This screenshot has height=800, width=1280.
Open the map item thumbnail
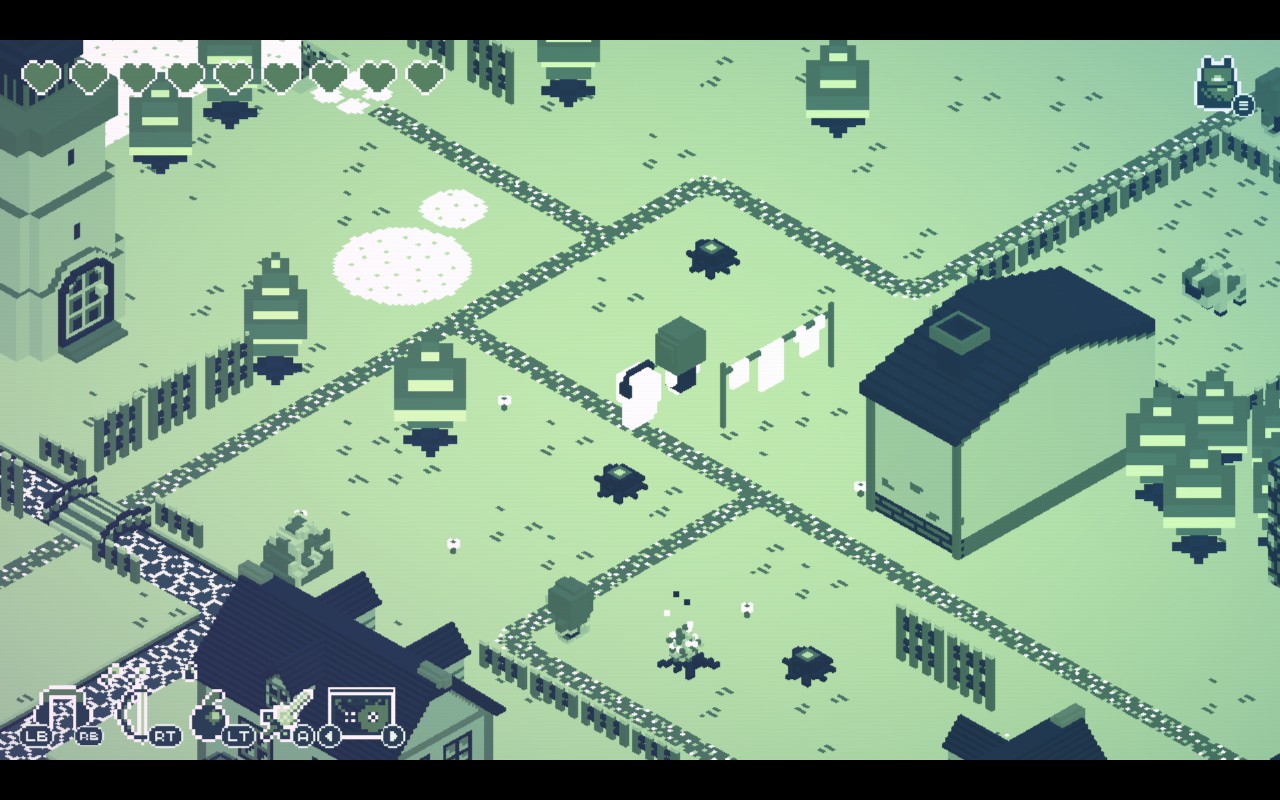click(x=361, y=714)
